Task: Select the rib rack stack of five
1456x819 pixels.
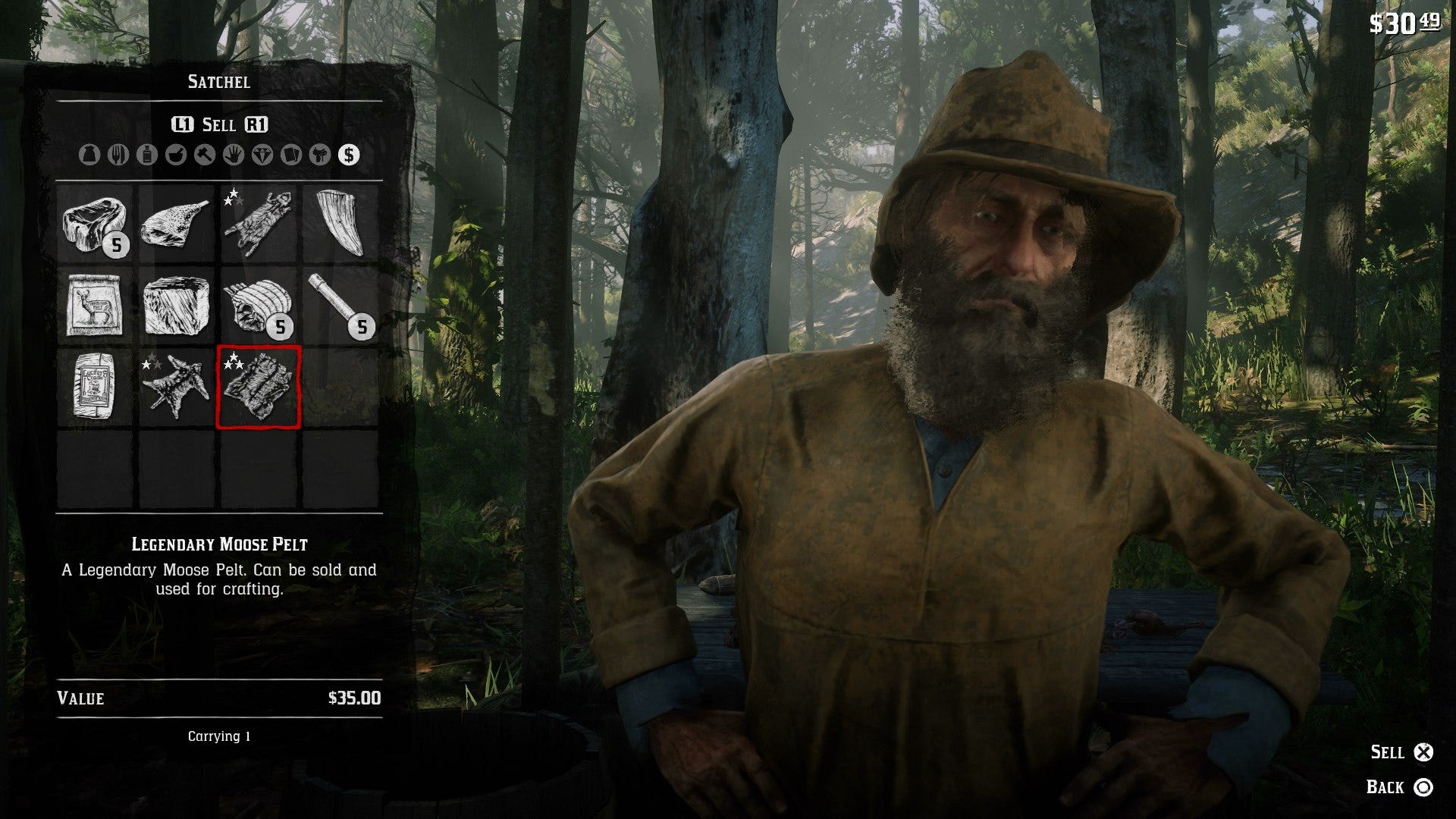Action: point(259,306)
